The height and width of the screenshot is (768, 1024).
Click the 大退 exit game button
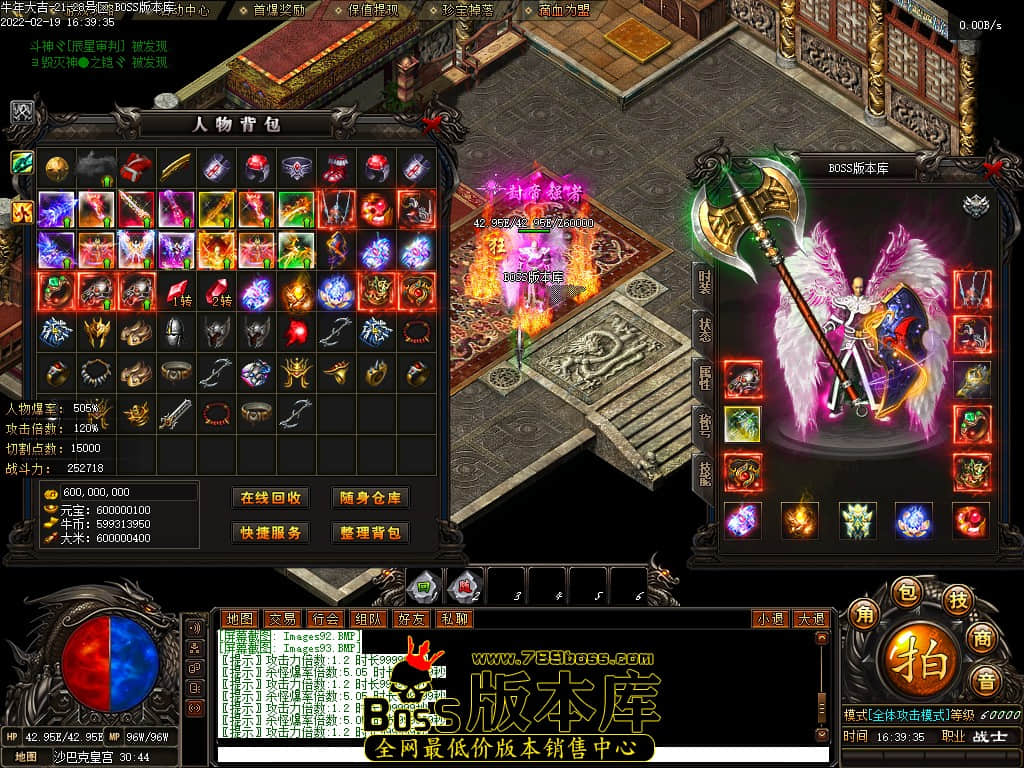811,619
